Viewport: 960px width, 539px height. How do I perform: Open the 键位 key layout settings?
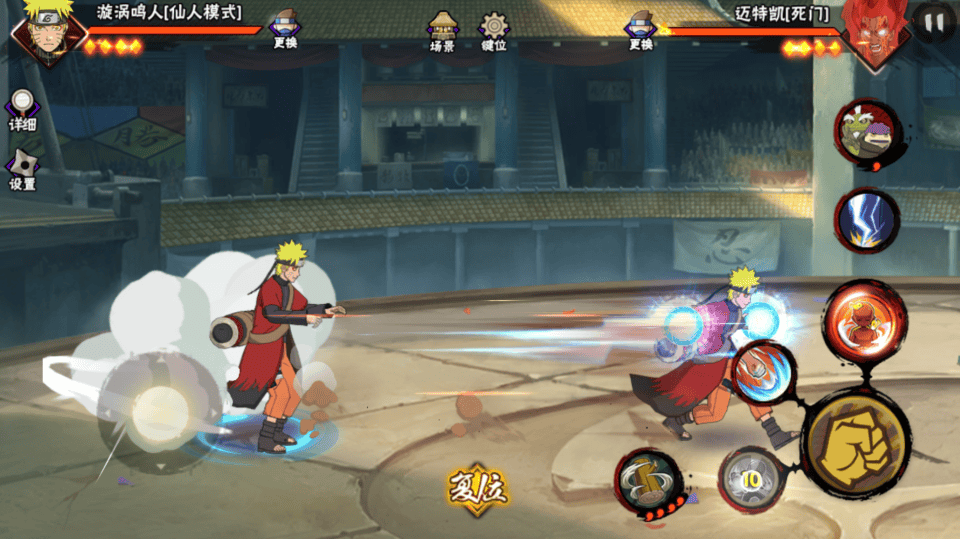point(494,31)
